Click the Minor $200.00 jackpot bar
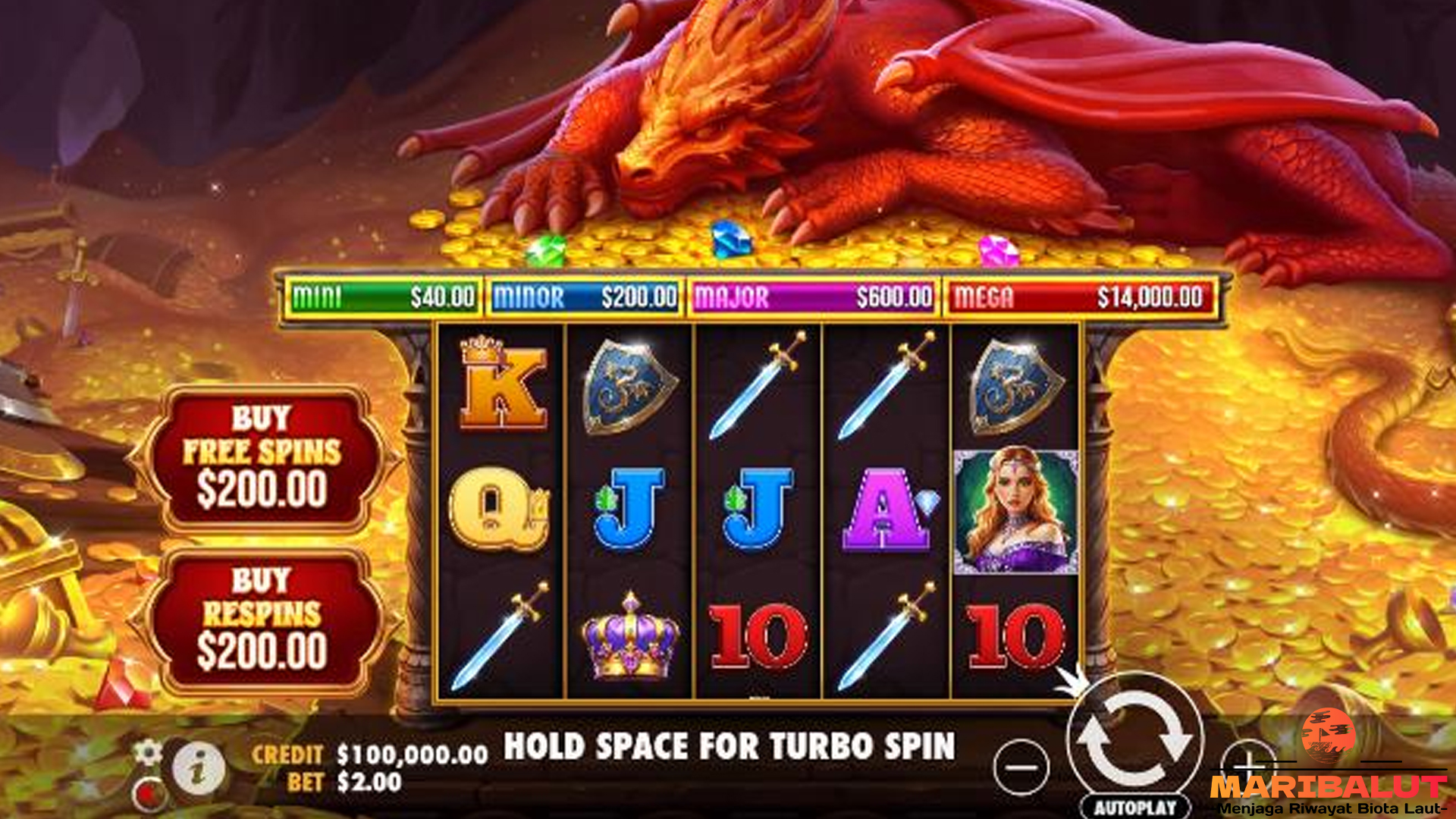1456x819 pixels. tap(584, 295)
